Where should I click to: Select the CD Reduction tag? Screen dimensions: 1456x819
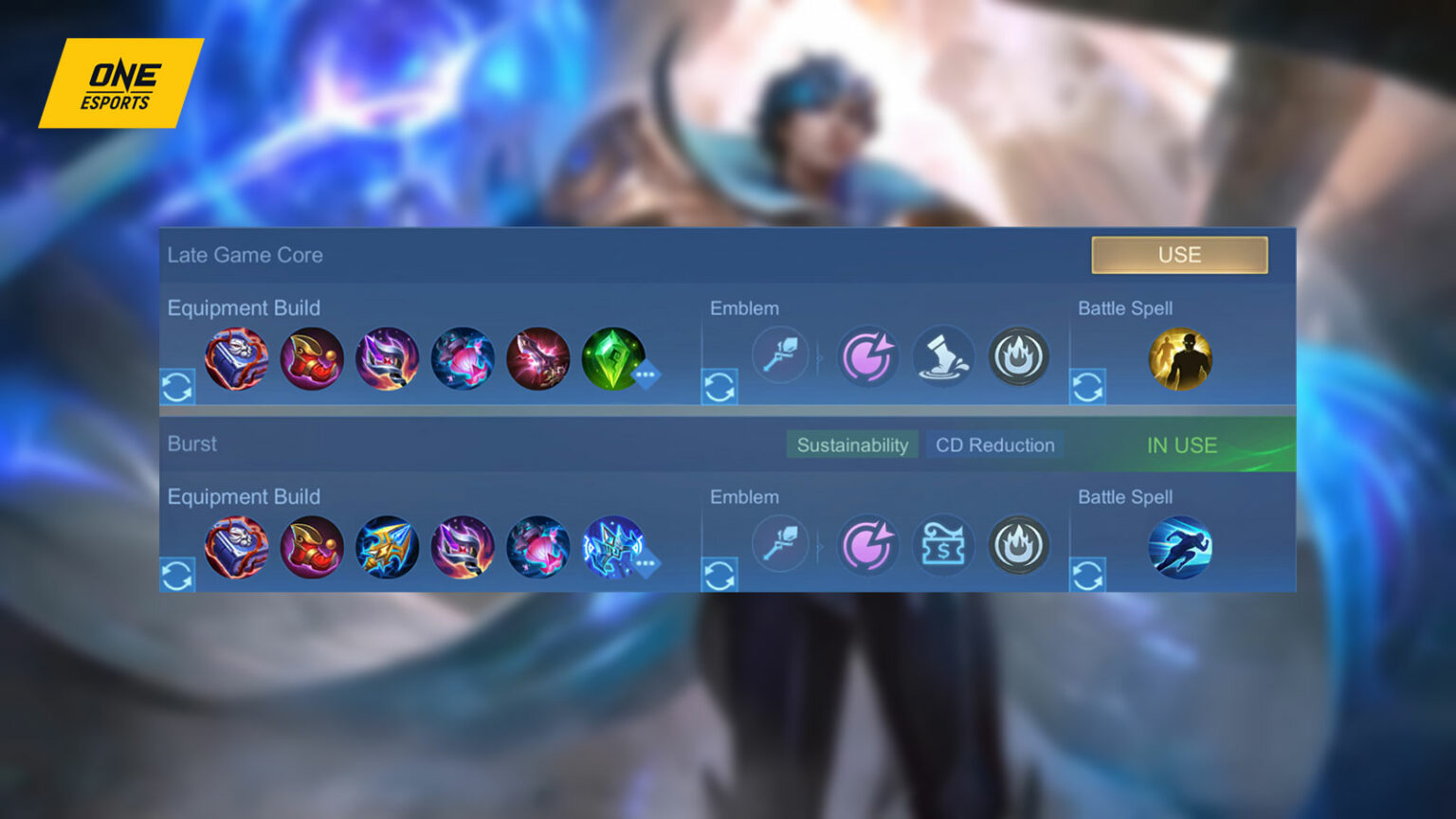[x=994, y=445]
